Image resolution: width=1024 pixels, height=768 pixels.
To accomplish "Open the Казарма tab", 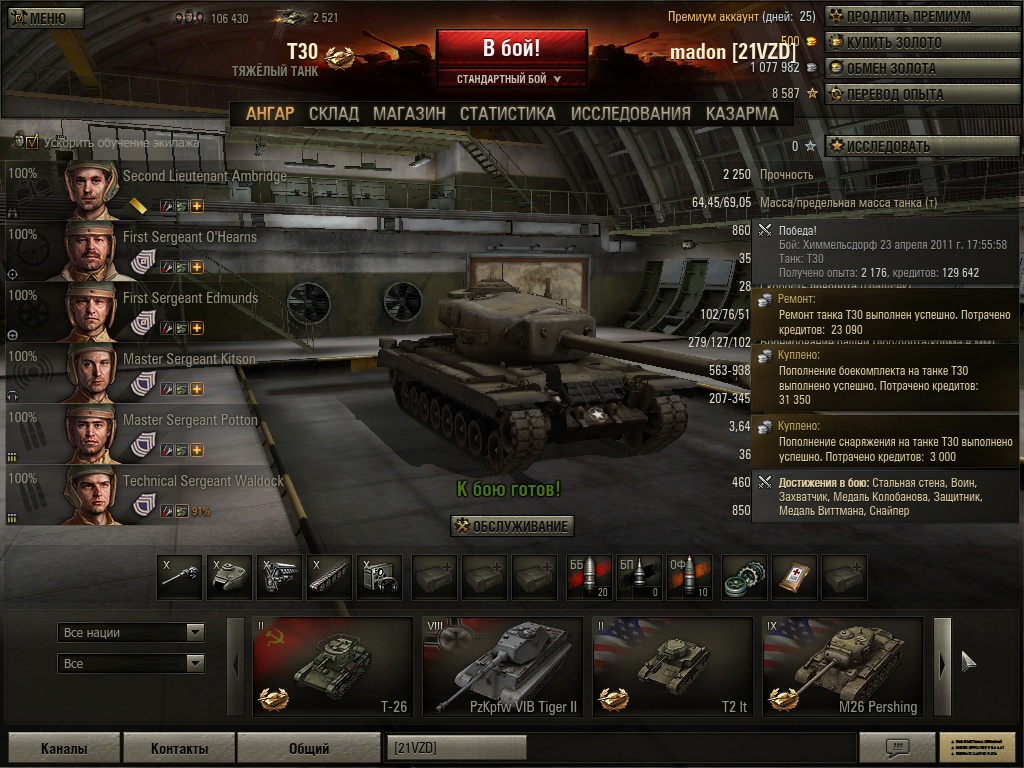I will (x=741, y=114).
